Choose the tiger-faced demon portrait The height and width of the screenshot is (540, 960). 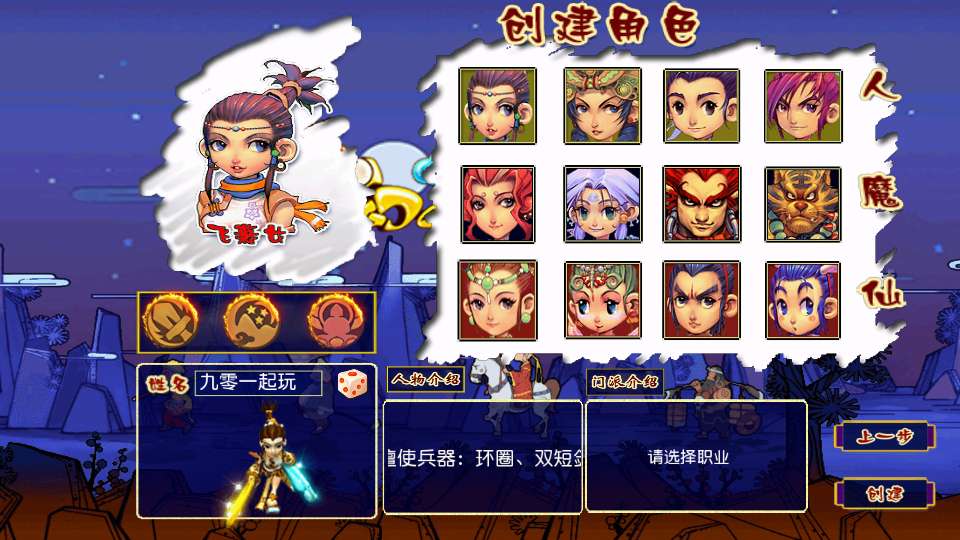tap(803, 204)
